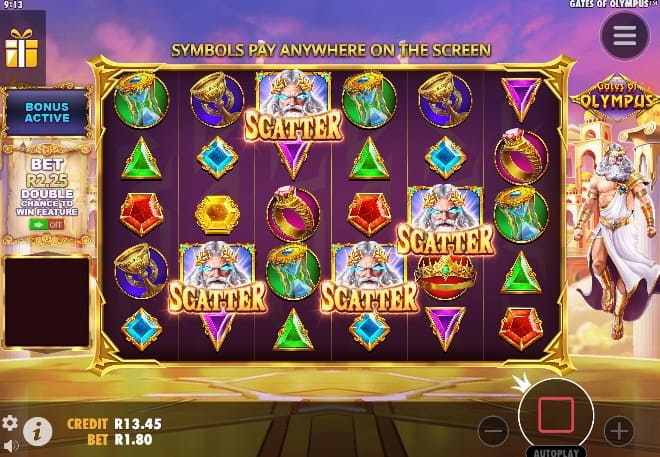Open the gift box promotions icon

pyautogui.click(x=20, y=50)
